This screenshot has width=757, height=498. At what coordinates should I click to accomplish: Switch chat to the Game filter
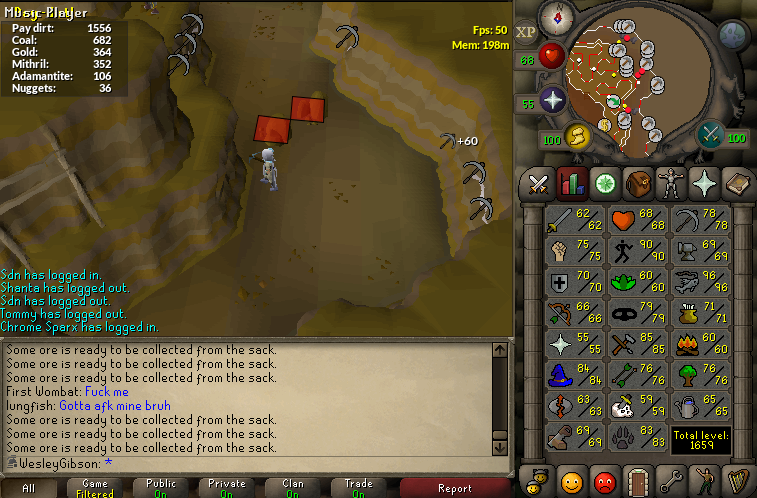click(x=95, y=487)
